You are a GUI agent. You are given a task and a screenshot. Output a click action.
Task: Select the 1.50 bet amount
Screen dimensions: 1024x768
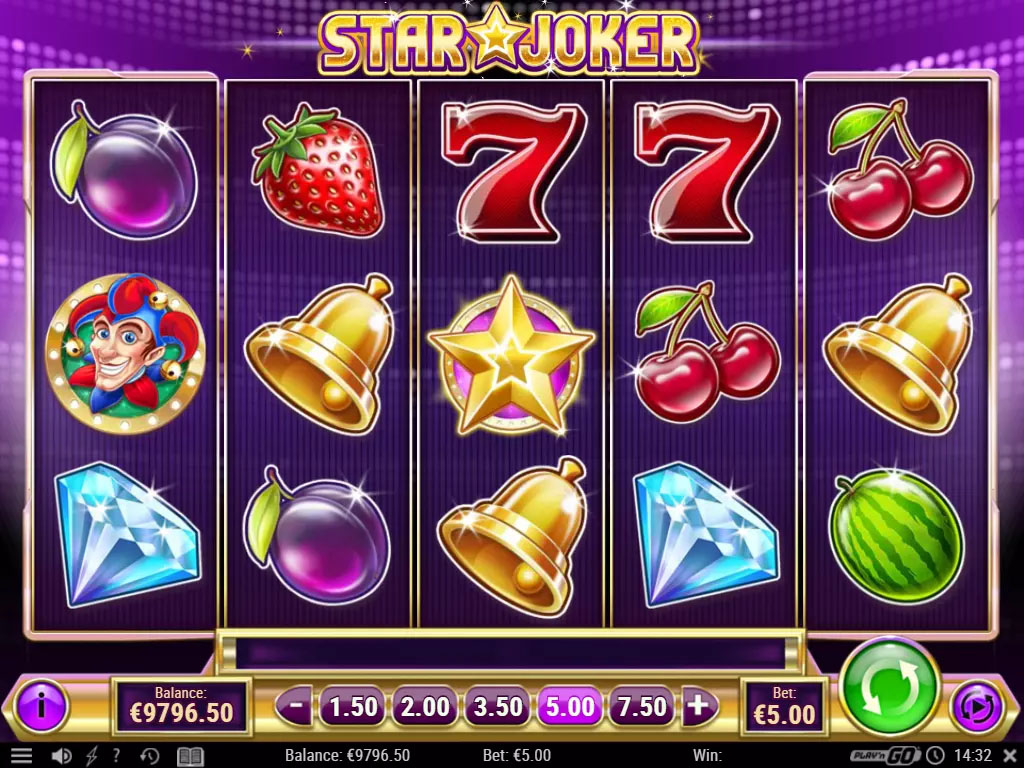(354, 707)
